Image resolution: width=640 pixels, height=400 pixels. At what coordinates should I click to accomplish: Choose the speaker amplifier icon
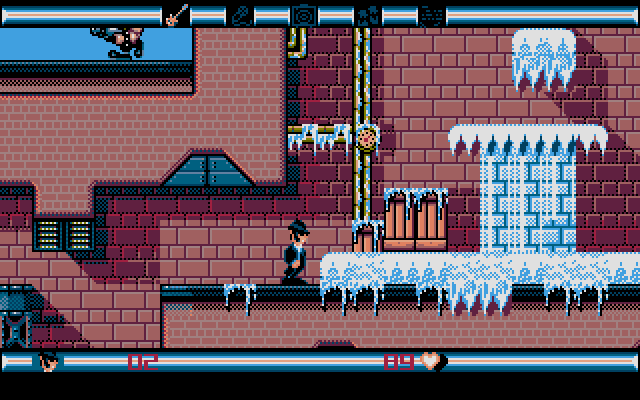coord(303,14)
